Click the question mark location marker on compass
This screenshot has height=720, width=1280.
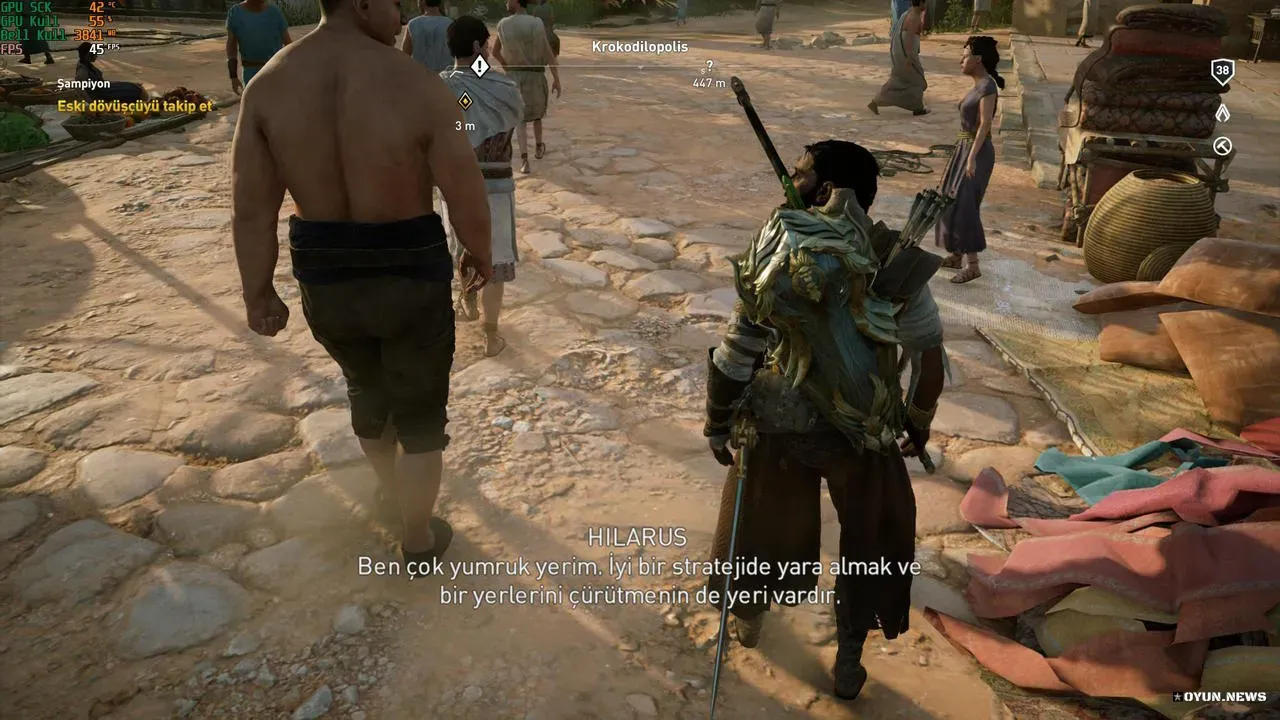pyautogui.click(x=709, y=67)
